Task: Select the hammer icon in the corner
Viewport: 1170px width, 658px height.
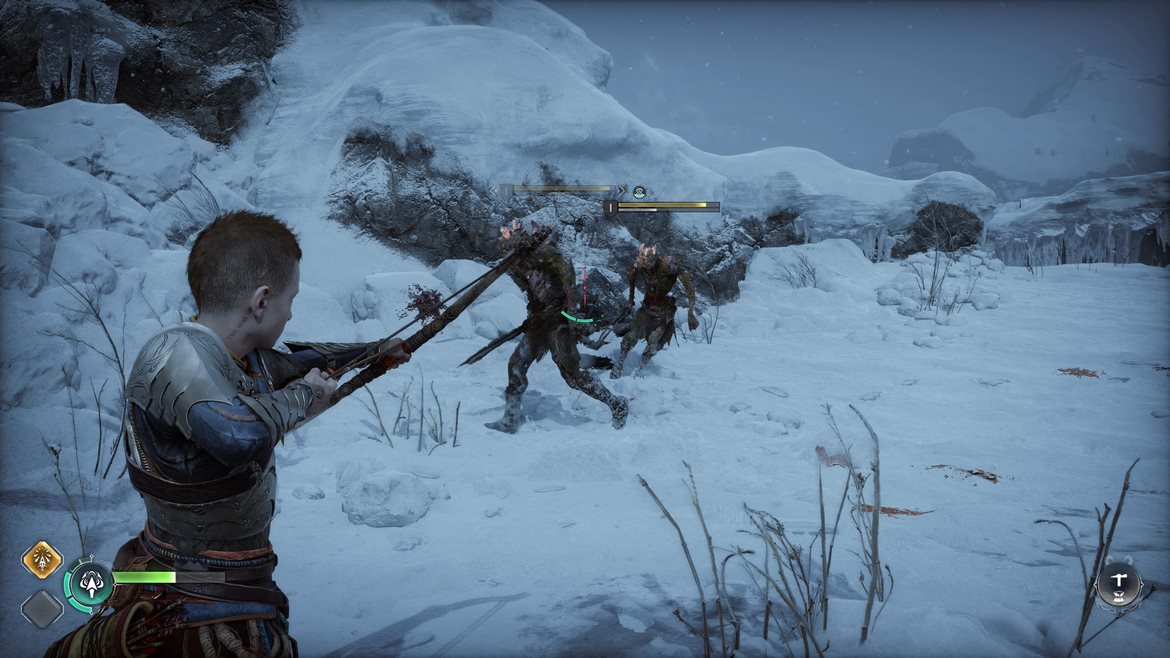Action: 1118,585
